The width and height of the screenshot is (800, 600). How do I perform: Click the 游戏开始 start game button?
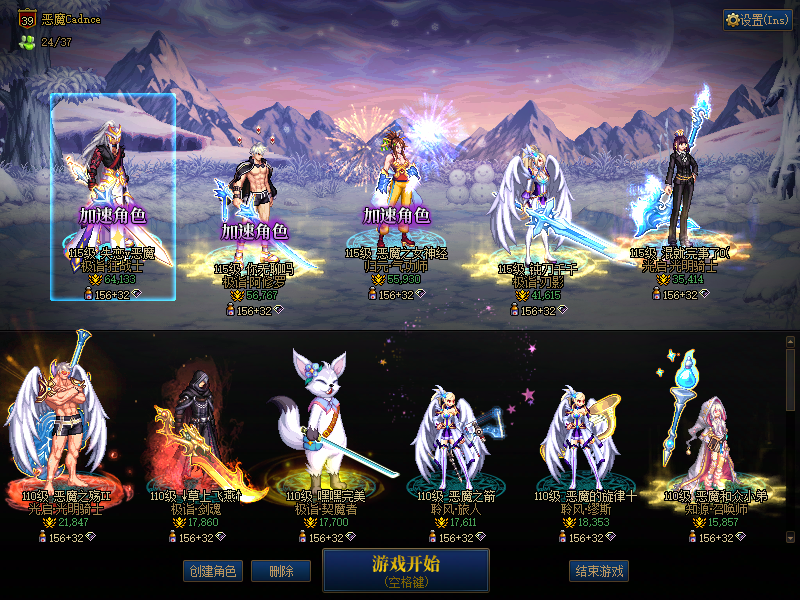[405, 569]
